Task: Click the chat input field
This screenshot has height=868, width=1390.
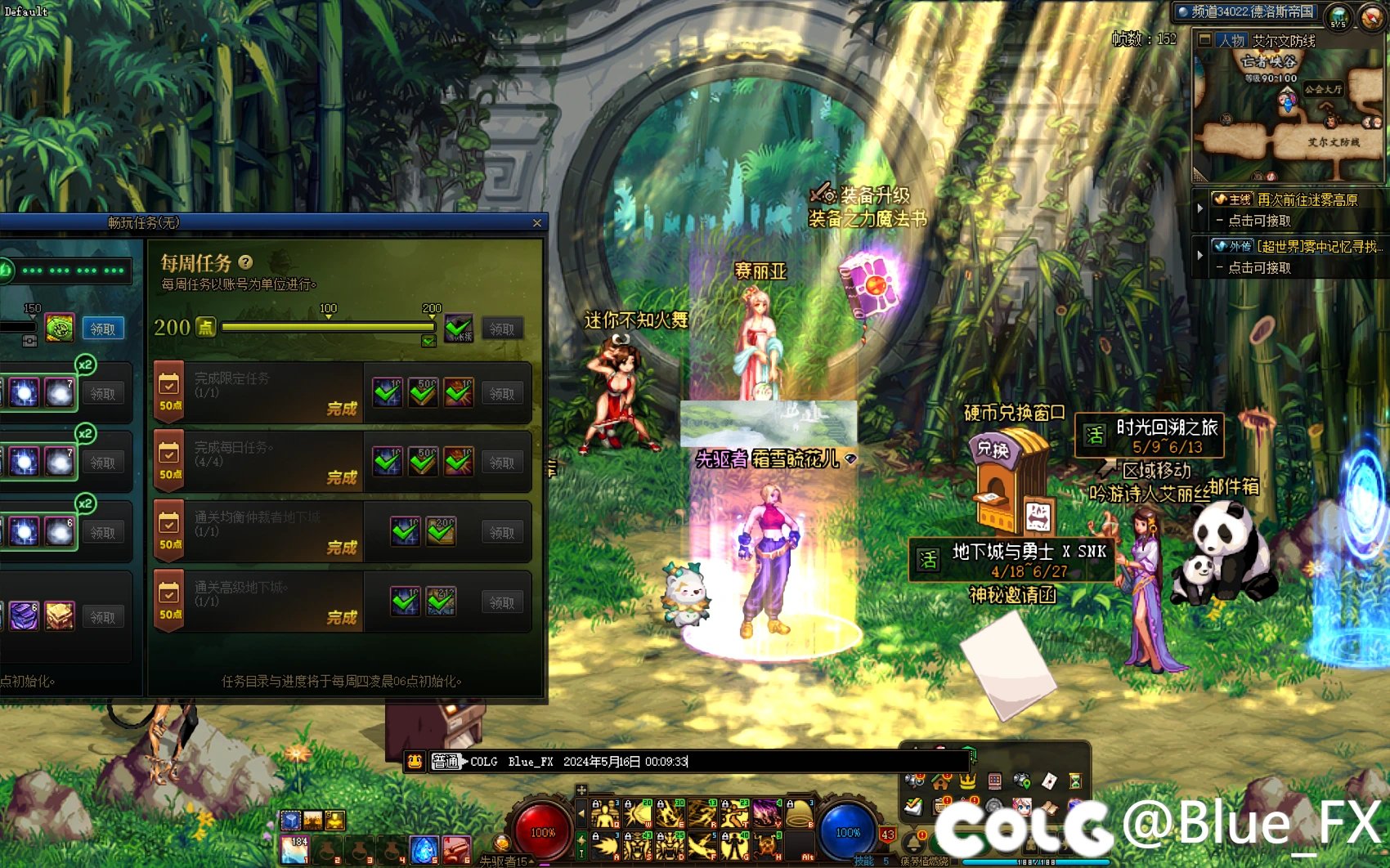Action: [x=818, y=762]
